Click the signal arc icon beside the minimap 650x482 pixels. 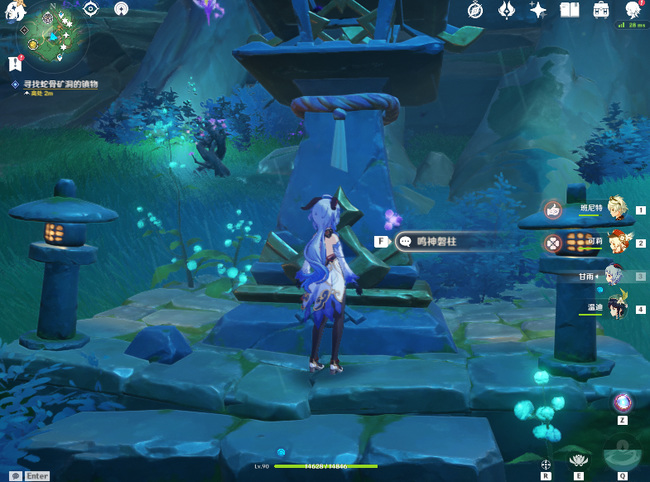point(121,9)
